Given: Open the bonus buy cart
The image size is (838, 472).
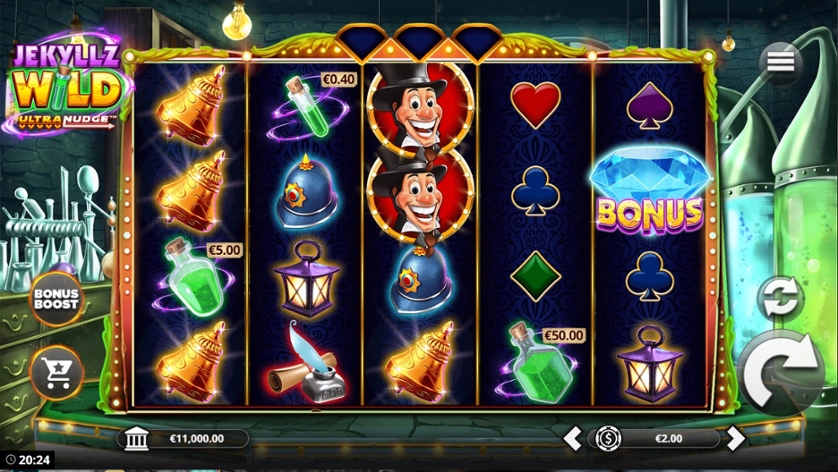Looking at the screenshot, I should (55, 371).
